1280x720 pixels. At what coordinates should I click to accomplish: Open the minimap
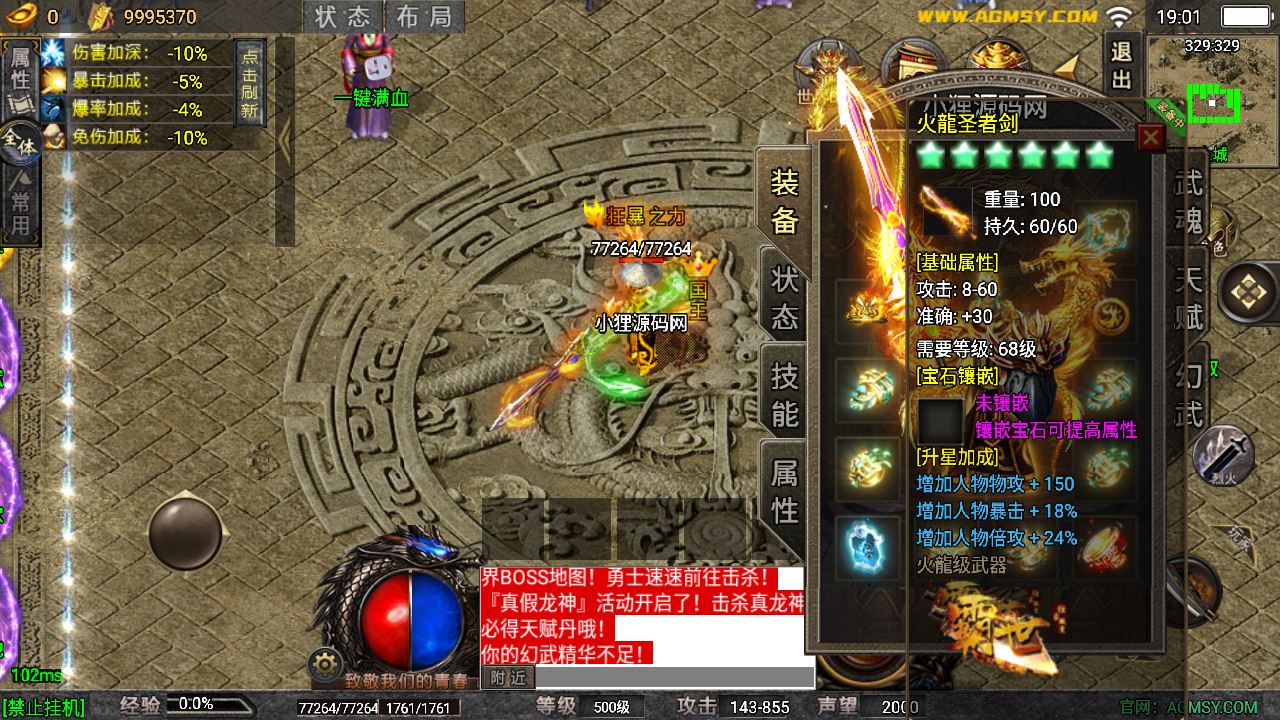pyautogui.click(x=1212, y=89)
